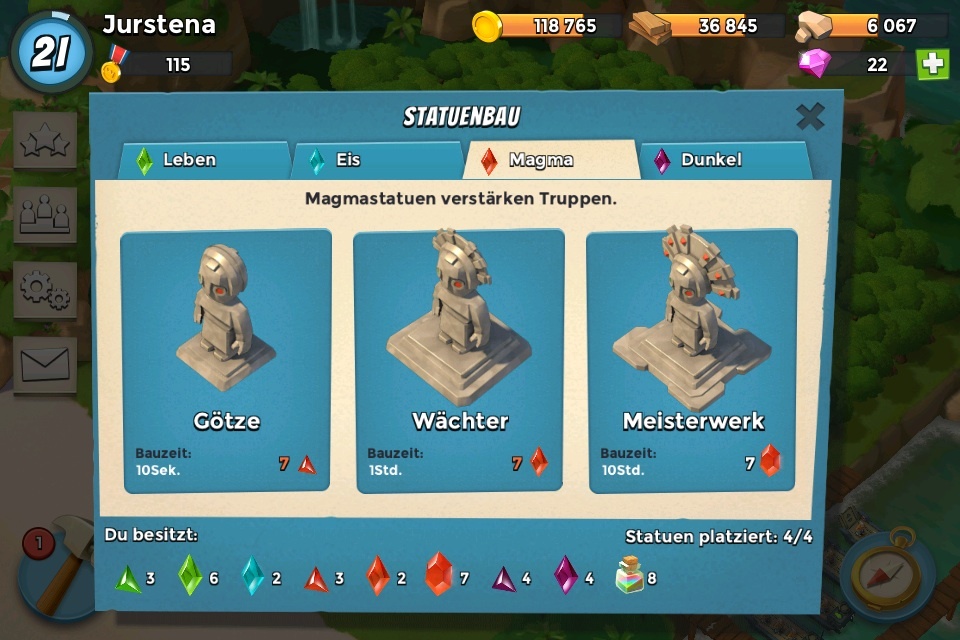Open the achievements star button

45,141
